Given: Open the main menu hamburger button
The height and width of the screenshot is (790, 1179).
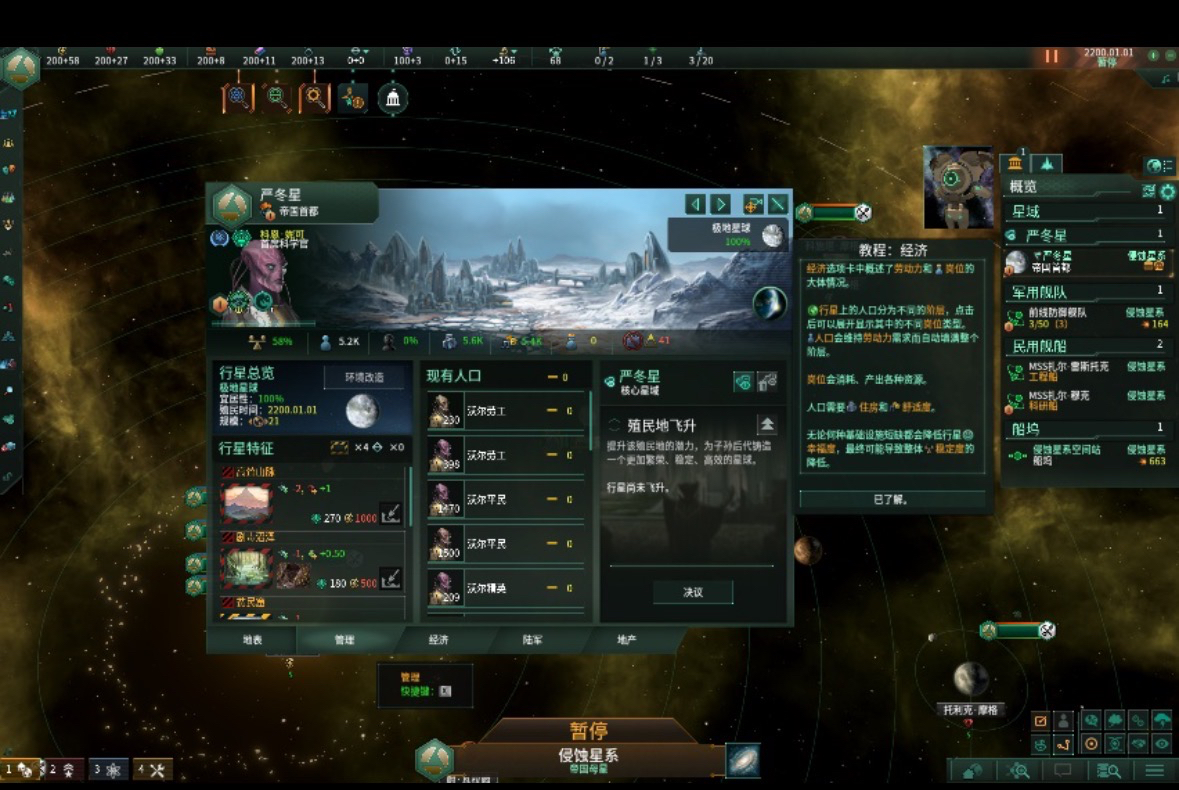Looking at the screenshot, I should (x=1154, y=770).
